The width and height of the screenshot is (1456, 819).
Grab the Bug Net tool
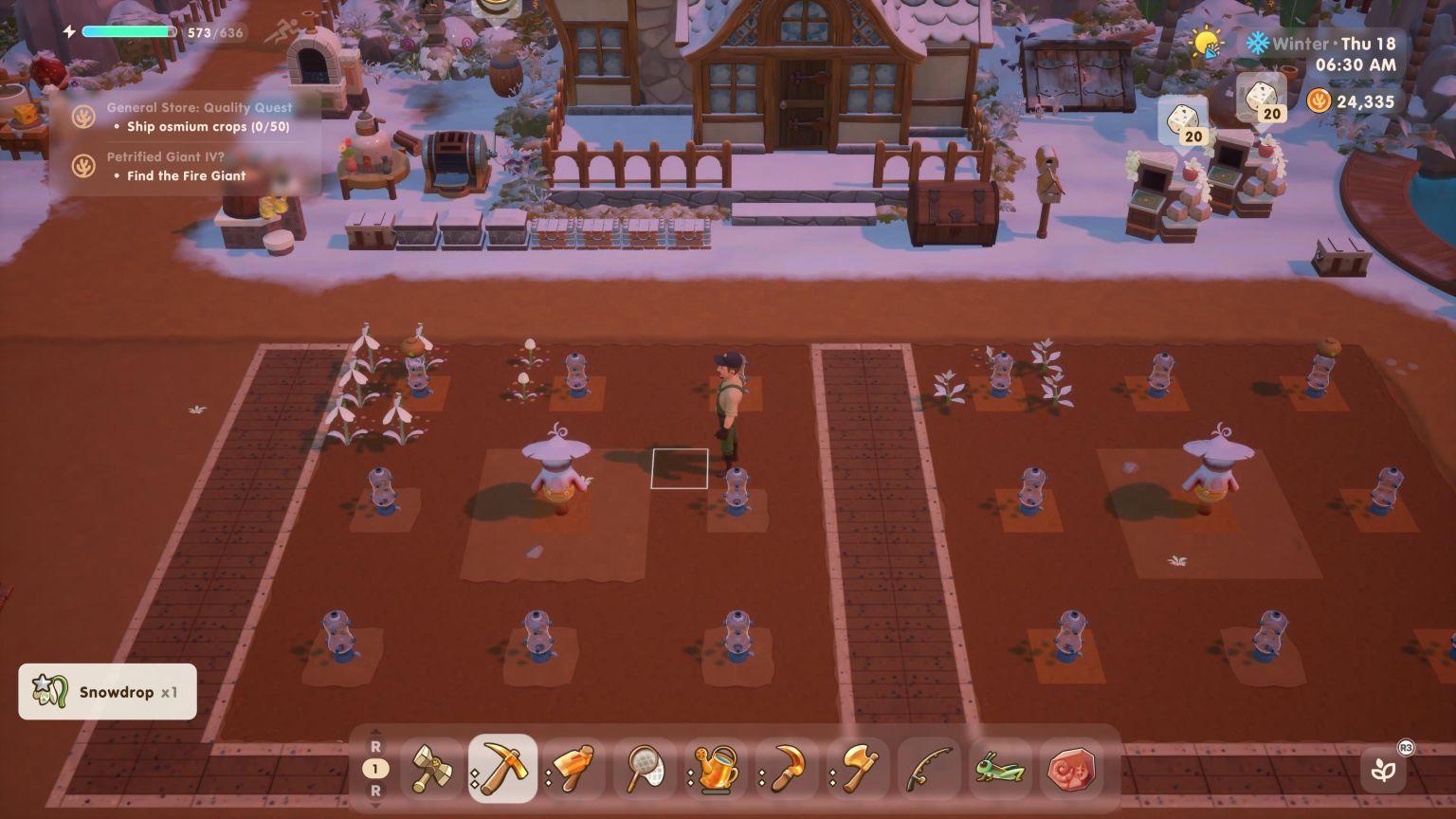[645, 770]
